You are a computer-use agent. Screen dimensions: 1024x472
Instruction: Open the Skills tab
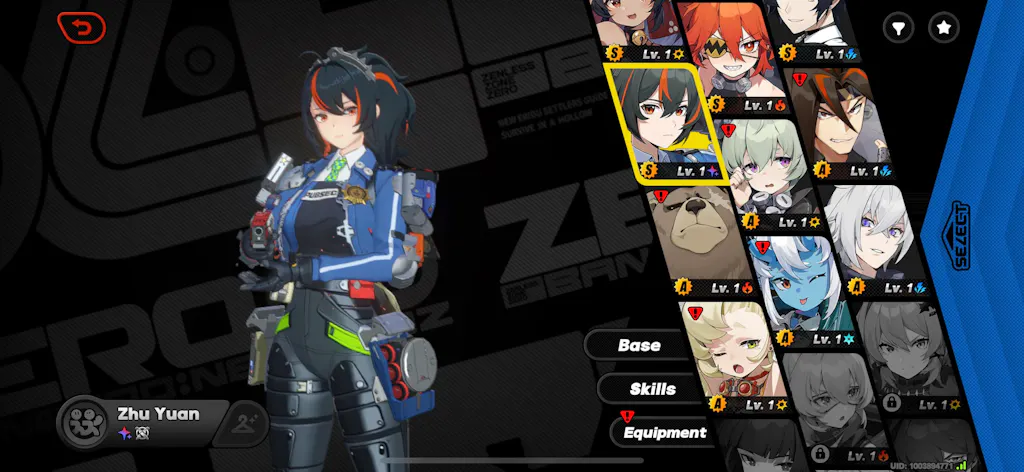(x=653, y=389)
